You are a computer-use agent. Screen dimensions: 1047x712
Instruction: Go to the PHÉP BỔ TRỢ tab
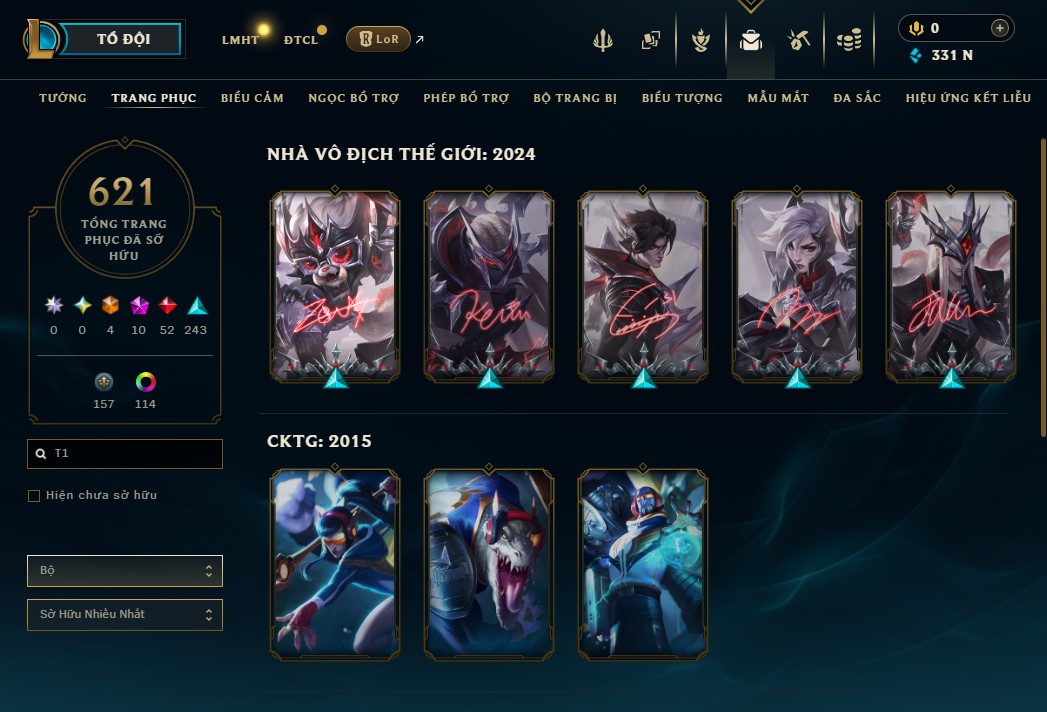(466, 98)
